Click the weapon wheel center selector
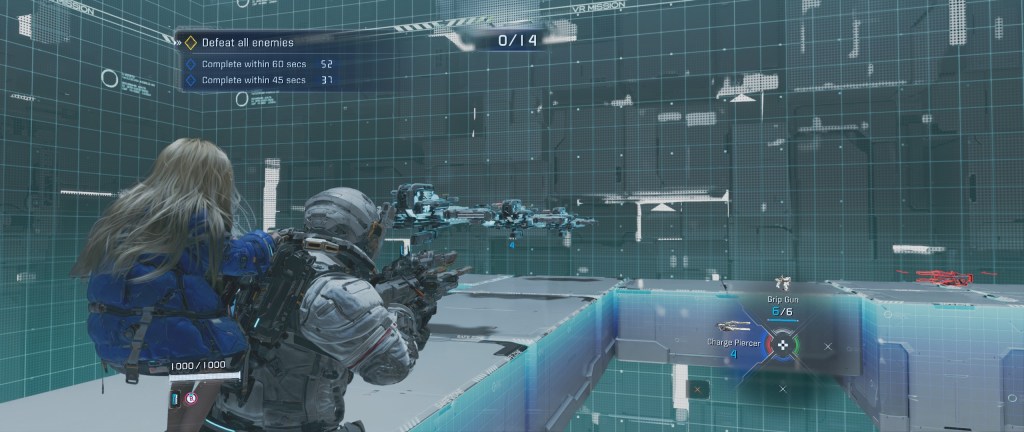 click(x=784, y=345)
